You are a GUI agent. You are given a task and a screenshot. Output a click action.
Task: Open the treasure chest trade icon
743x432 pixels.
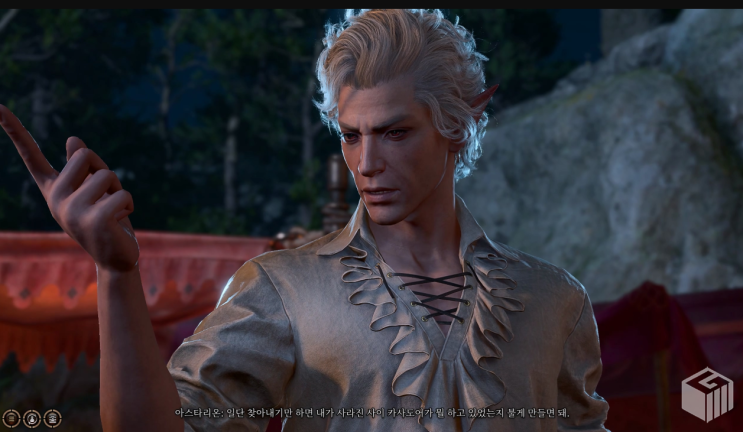(x=52, y=418)
